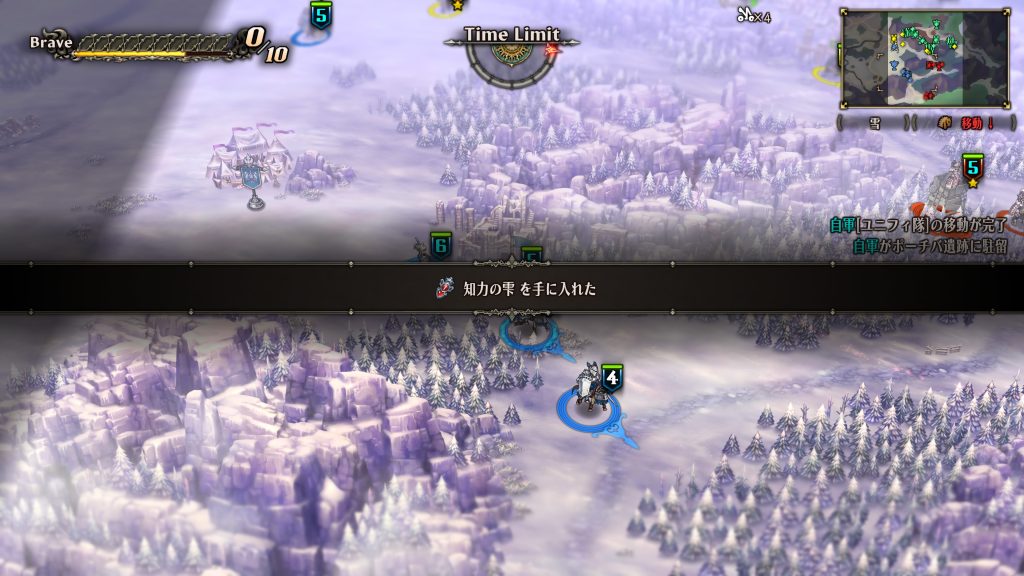Click the battlefield minimap
1024x576 pixels.
(925, 58)
